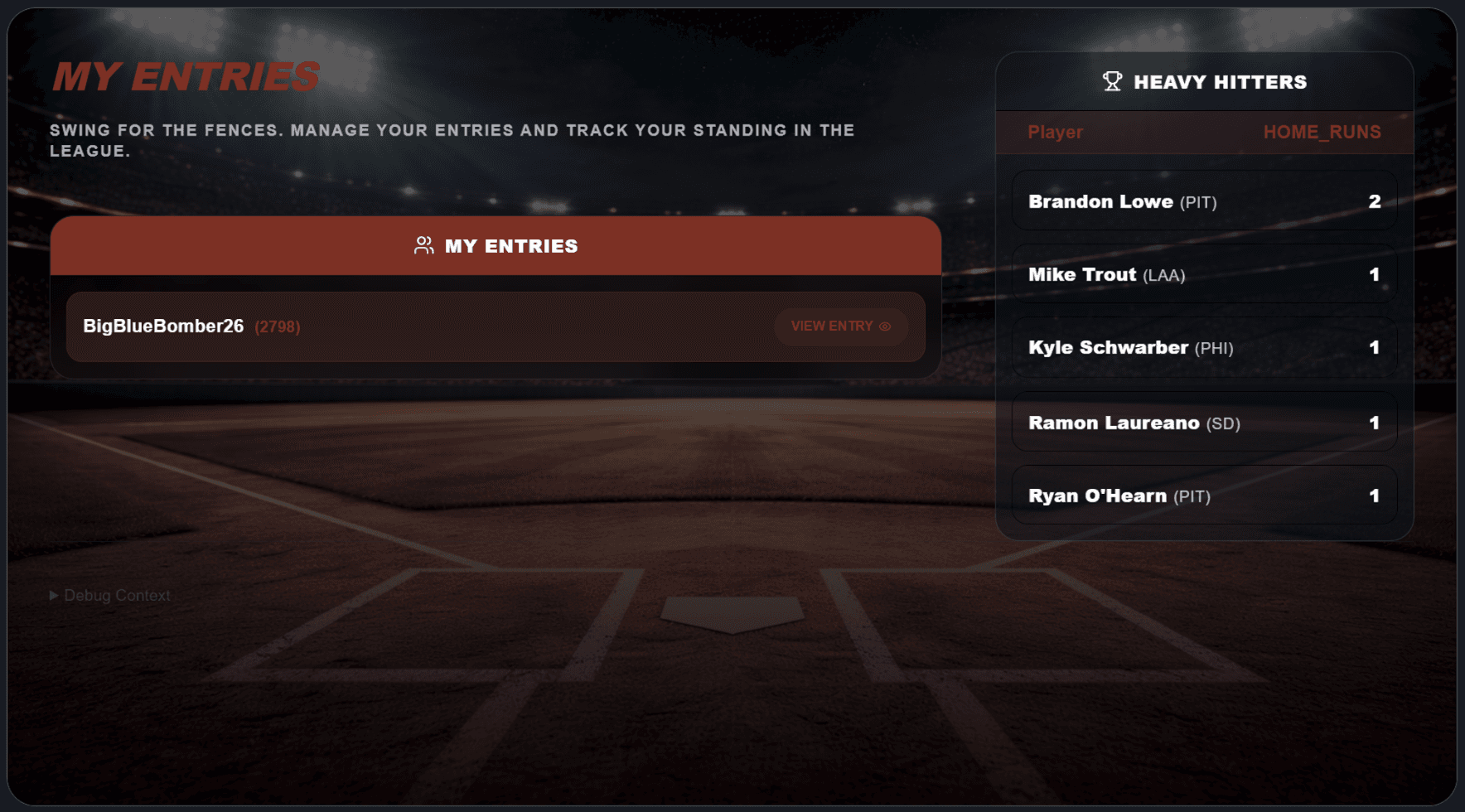Click the Player column header

1055,133
